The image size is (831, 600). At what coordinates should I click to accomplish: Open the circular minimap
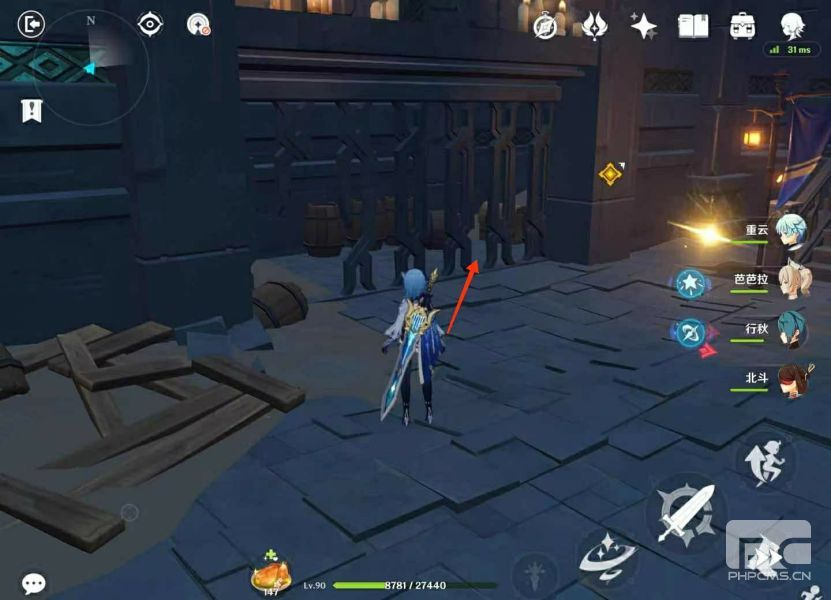[91, 67]
